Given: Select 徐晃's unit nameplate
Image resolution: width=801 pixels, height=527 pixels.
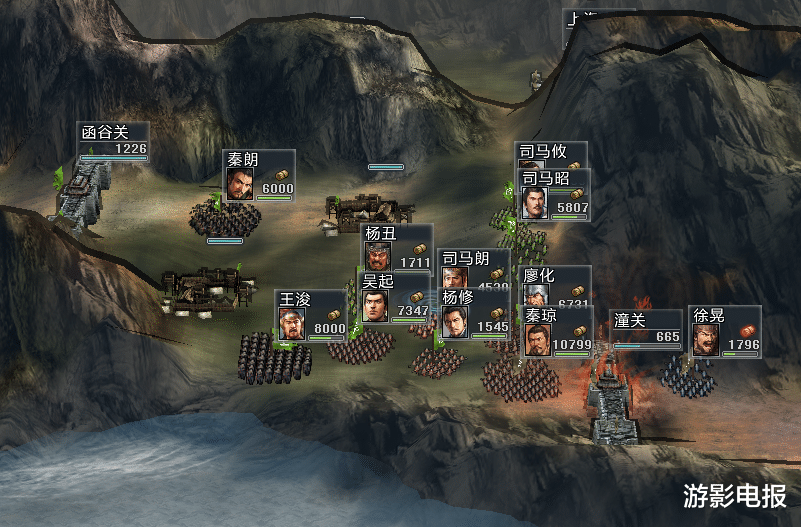Looking at the screenshot, I should [x=724, y=331].
